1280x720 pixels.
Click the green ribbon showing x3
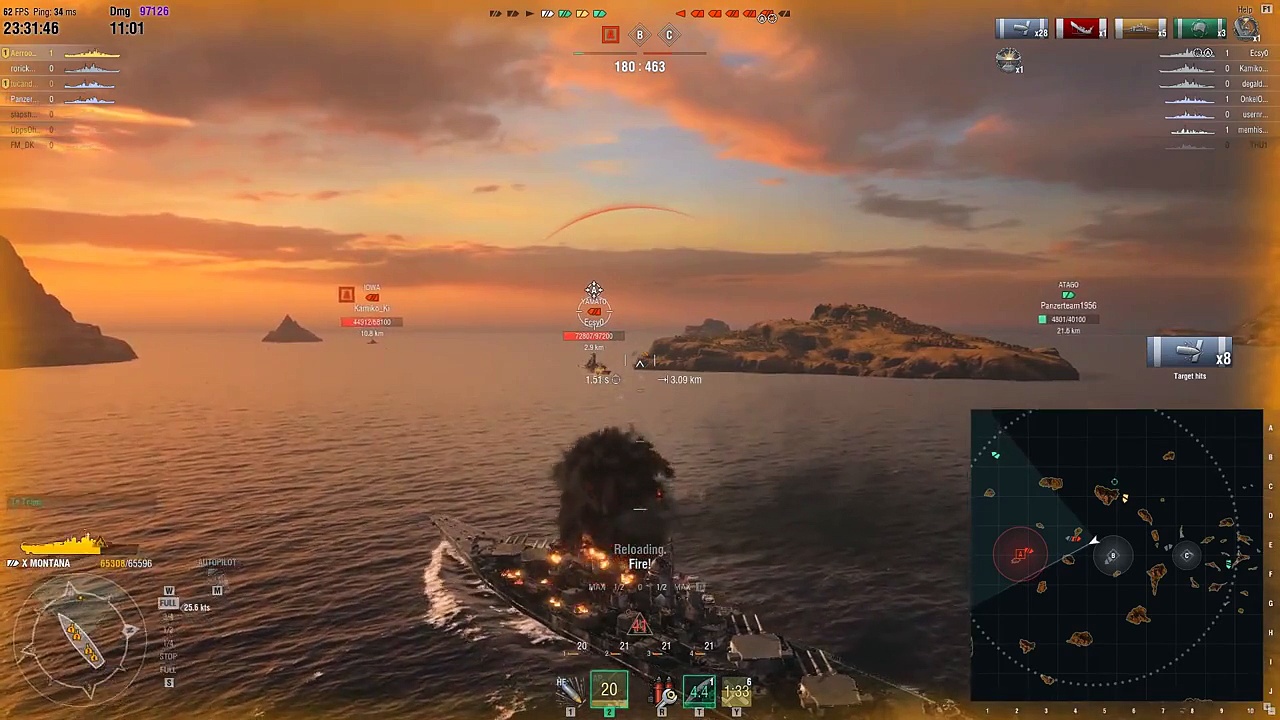pyautogui.click(x=1200, y=29)
